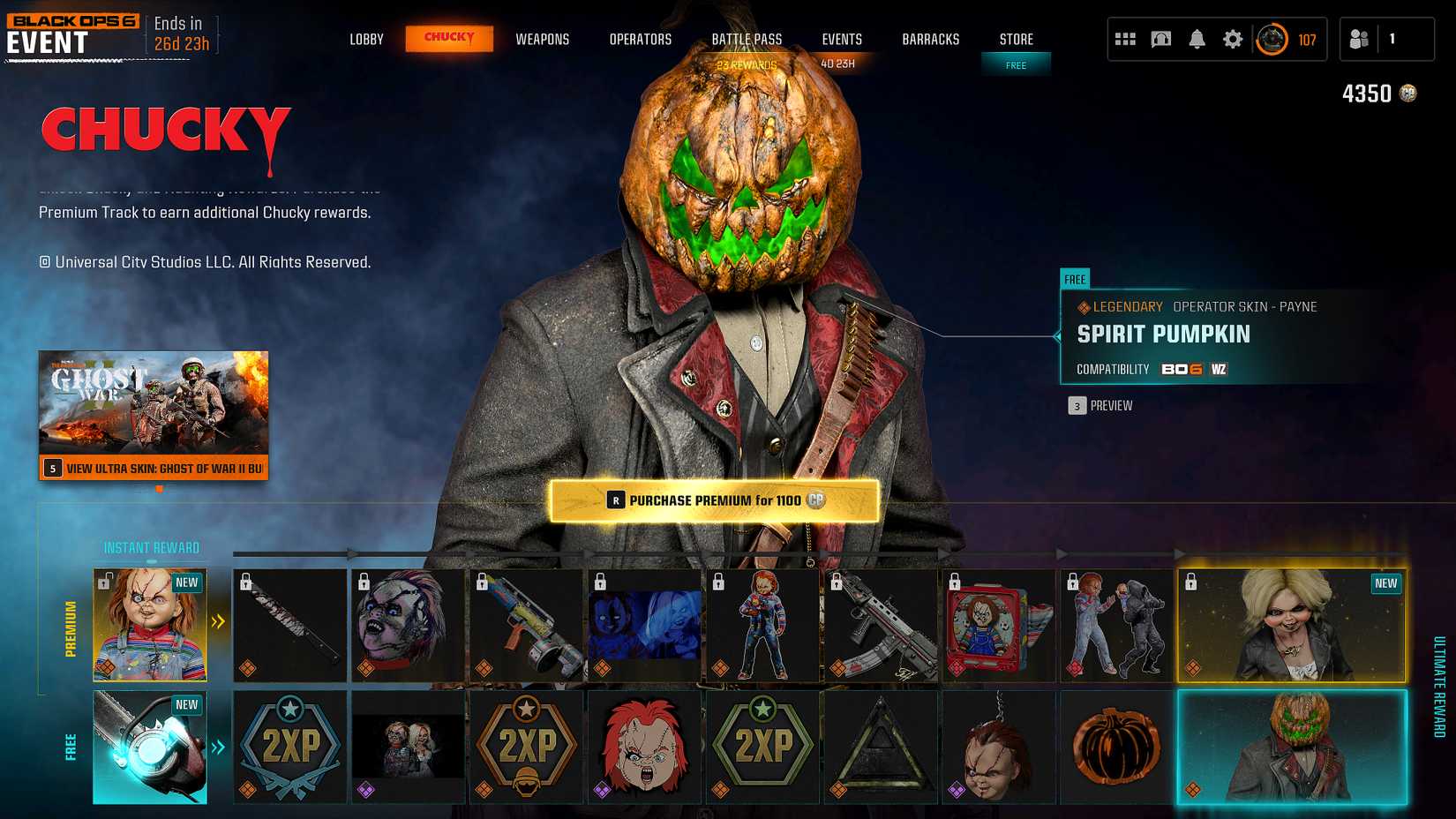Click the CoD Points balance icon
The height and width of the screenshot is (819, 1456).
point(1407,93)
